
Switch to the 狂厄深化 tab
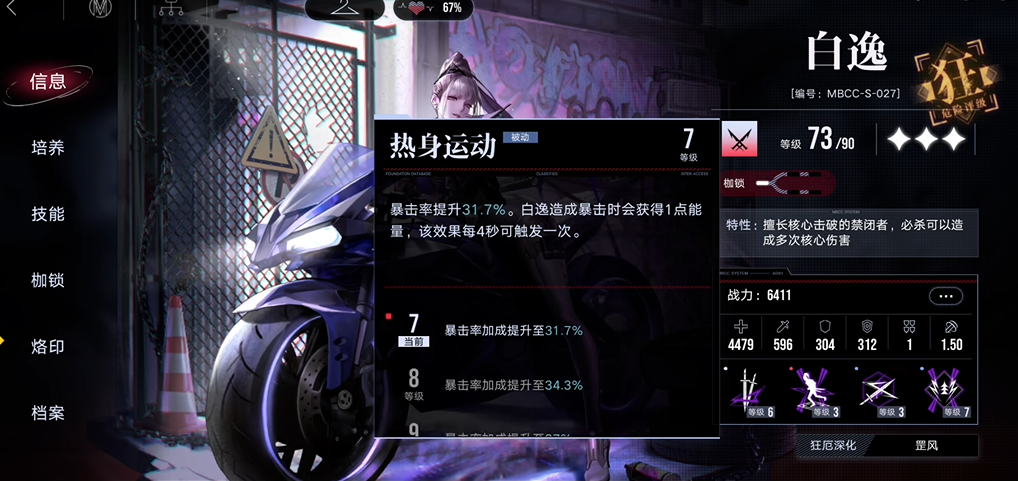827,445
